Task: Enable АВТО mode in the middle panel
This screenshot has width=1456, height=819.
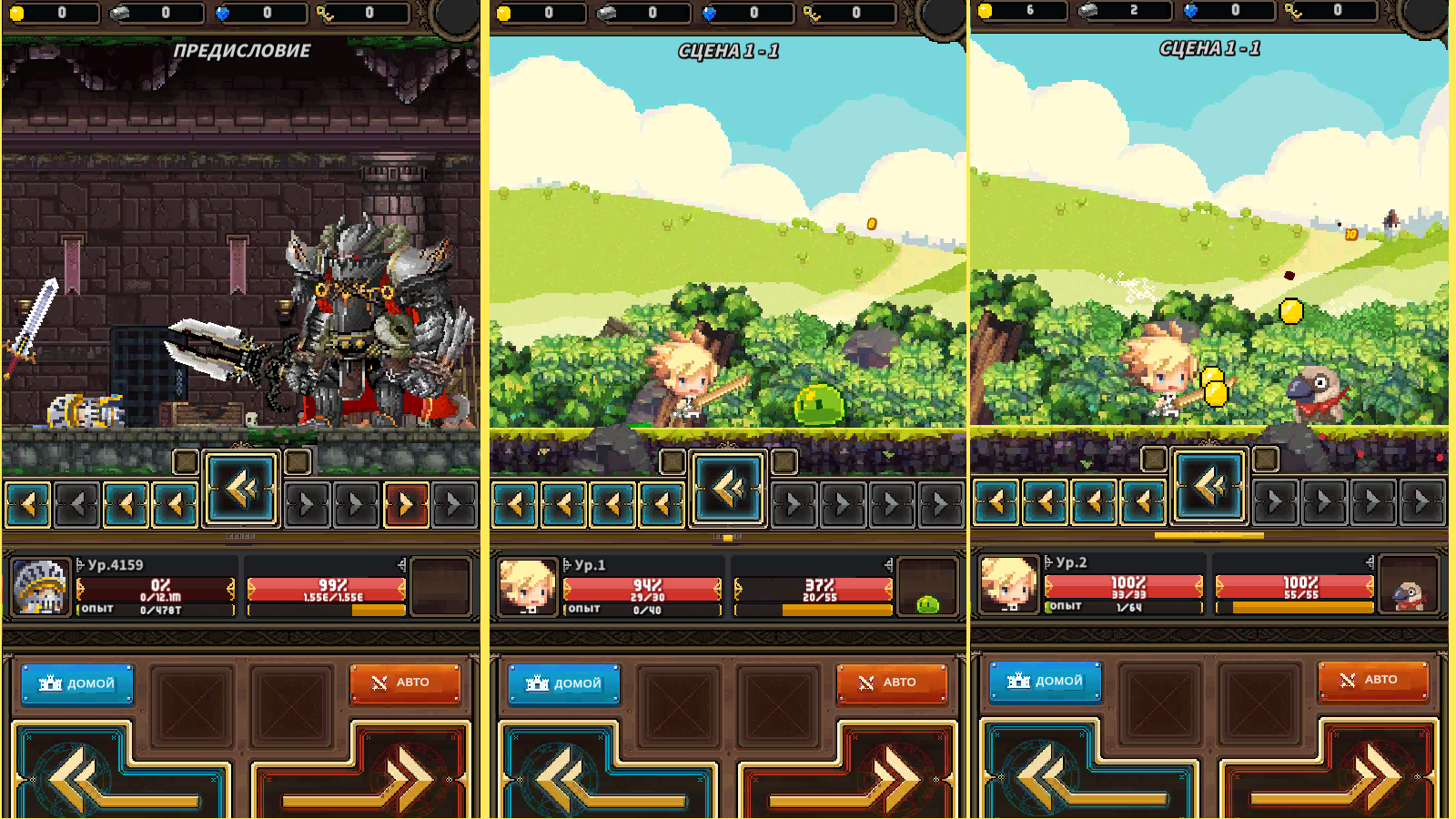Action: click(891, 682)
